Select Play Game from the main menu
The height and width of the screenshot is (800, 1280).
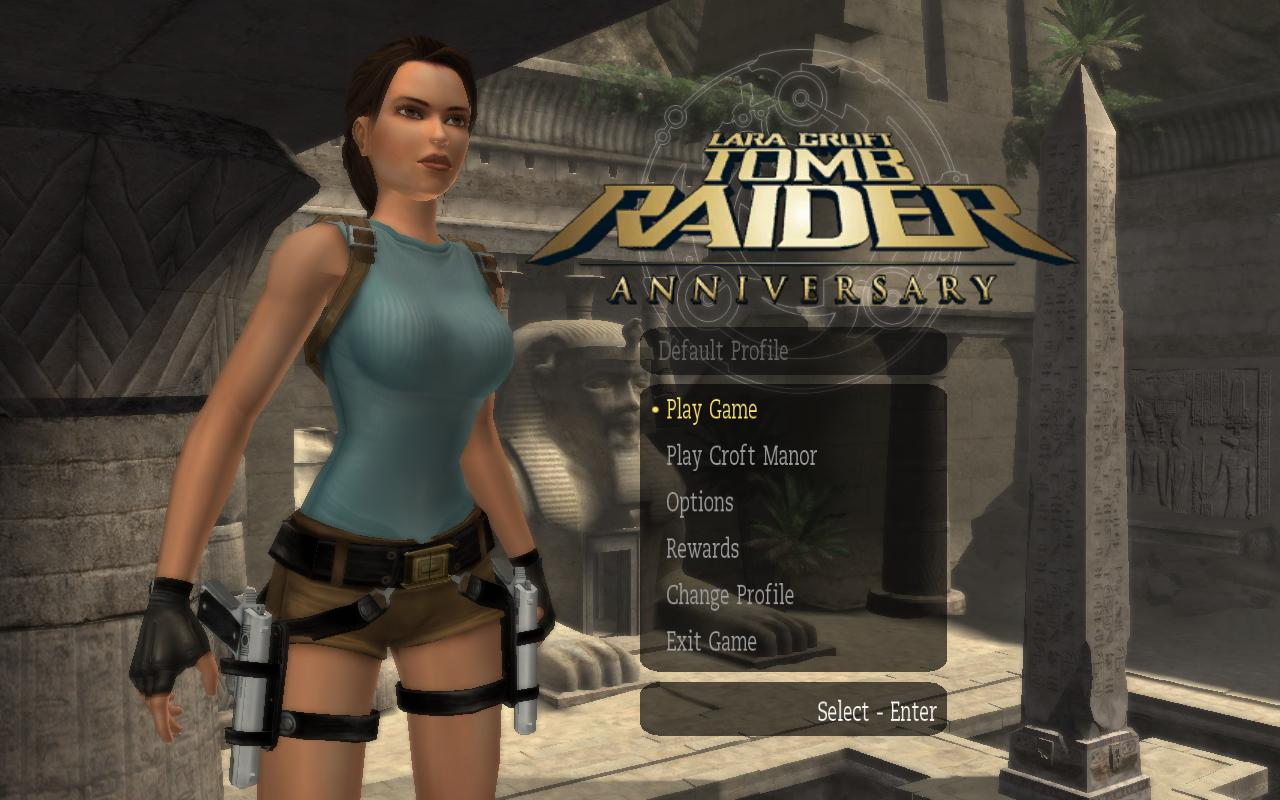(711, 410)
